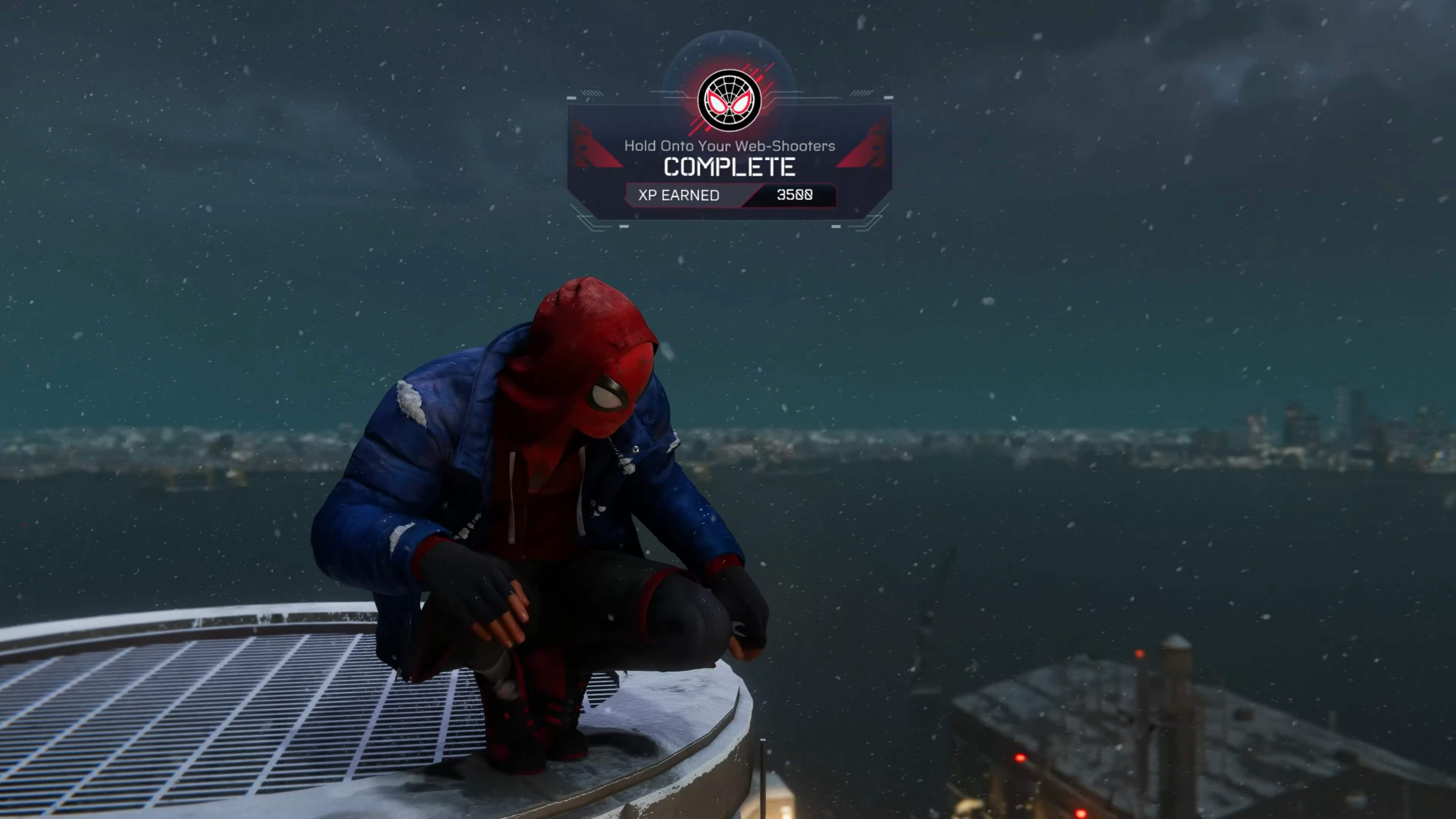Select the mission COMPLETE banner
Image resolution: width=1456 pixels, height=819 pixels.
coord(729,167)
